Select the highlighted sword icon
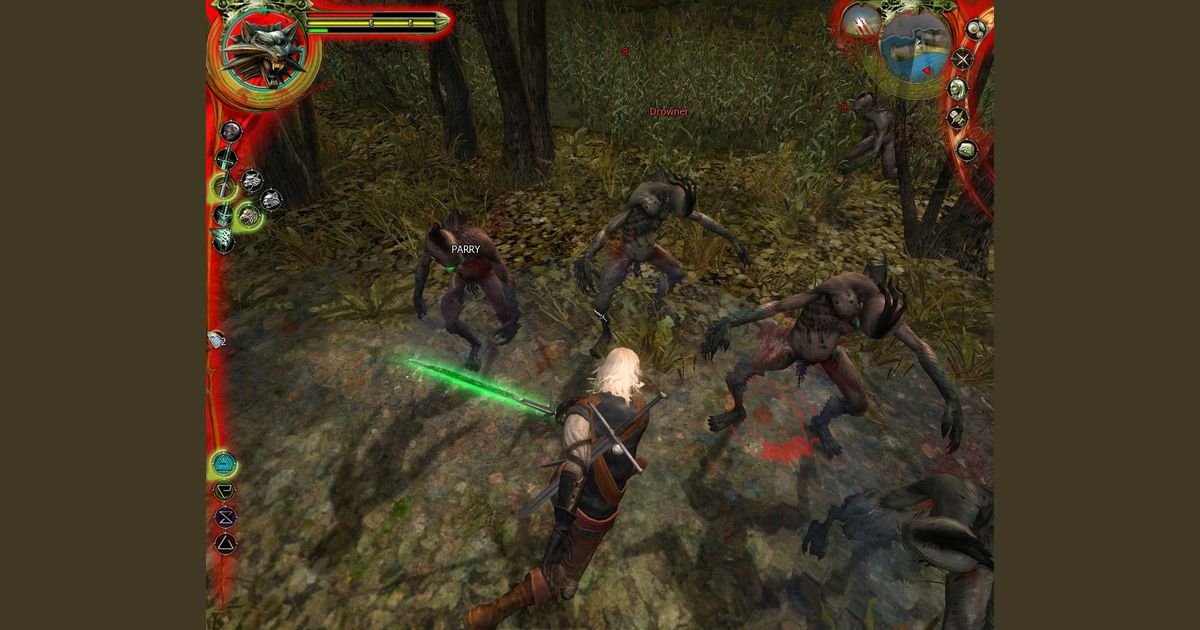 224,186
